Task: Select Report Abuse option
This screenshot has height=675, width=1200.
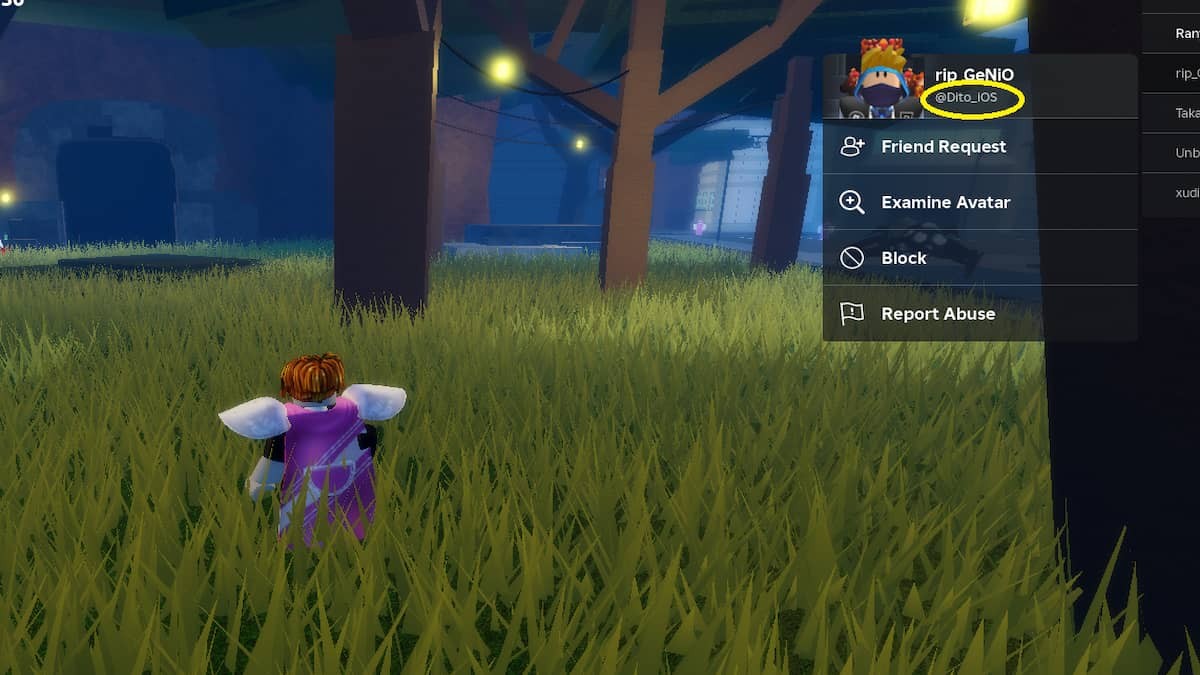Action: 937,314
